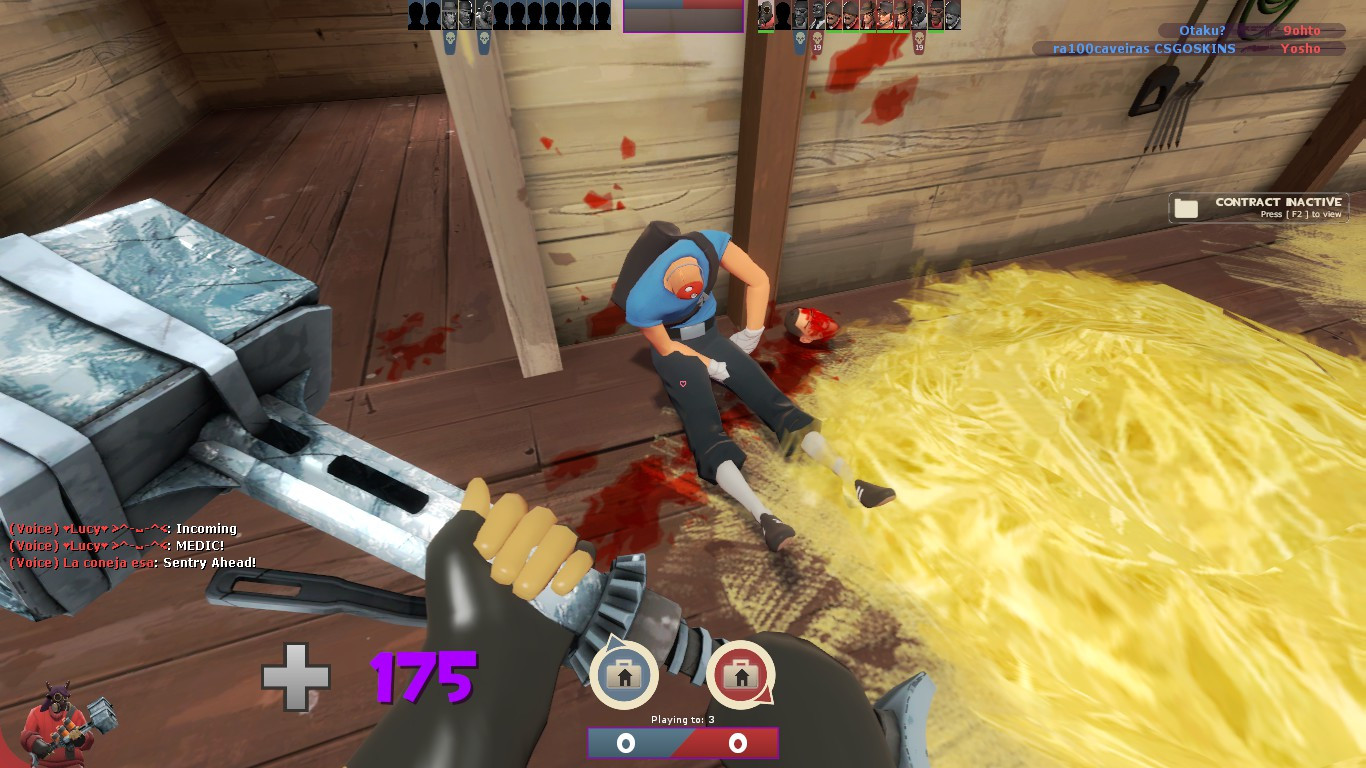Click the BLU team intelligence briefcase icon

pyautogui.click(x=624, y=675)
